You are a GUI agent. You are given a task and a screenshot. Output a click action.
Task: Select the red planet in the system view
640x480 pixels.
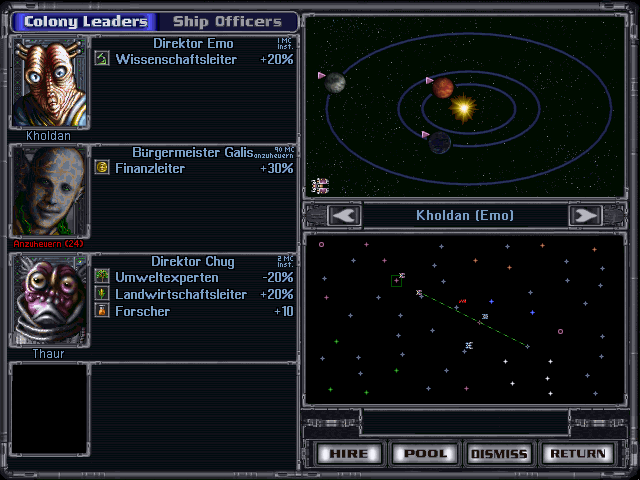tap(442, 88)
